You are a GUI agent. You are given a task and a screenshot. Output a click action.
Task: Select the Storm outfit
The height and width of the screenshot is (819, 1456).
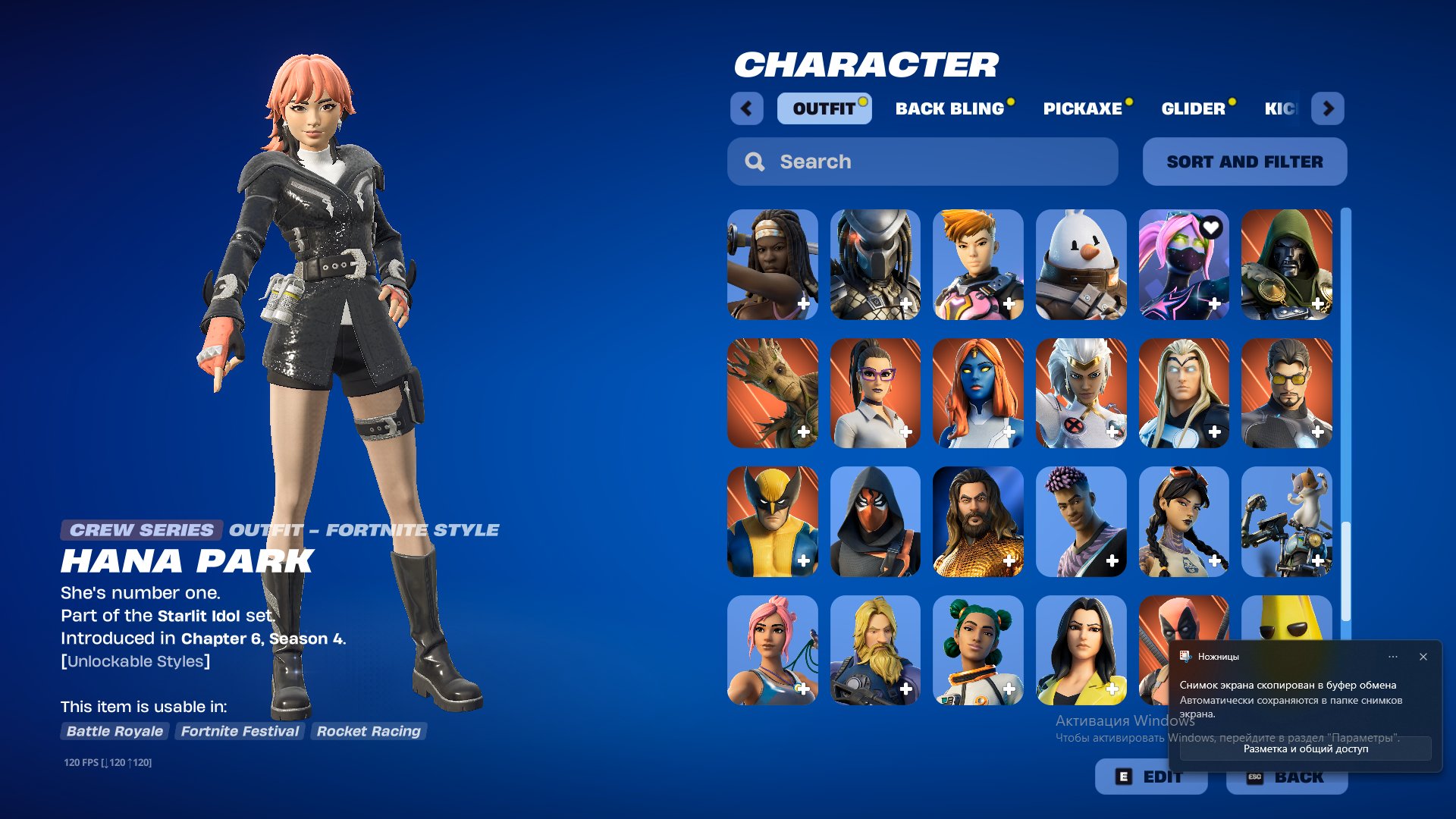(1081, 394)
